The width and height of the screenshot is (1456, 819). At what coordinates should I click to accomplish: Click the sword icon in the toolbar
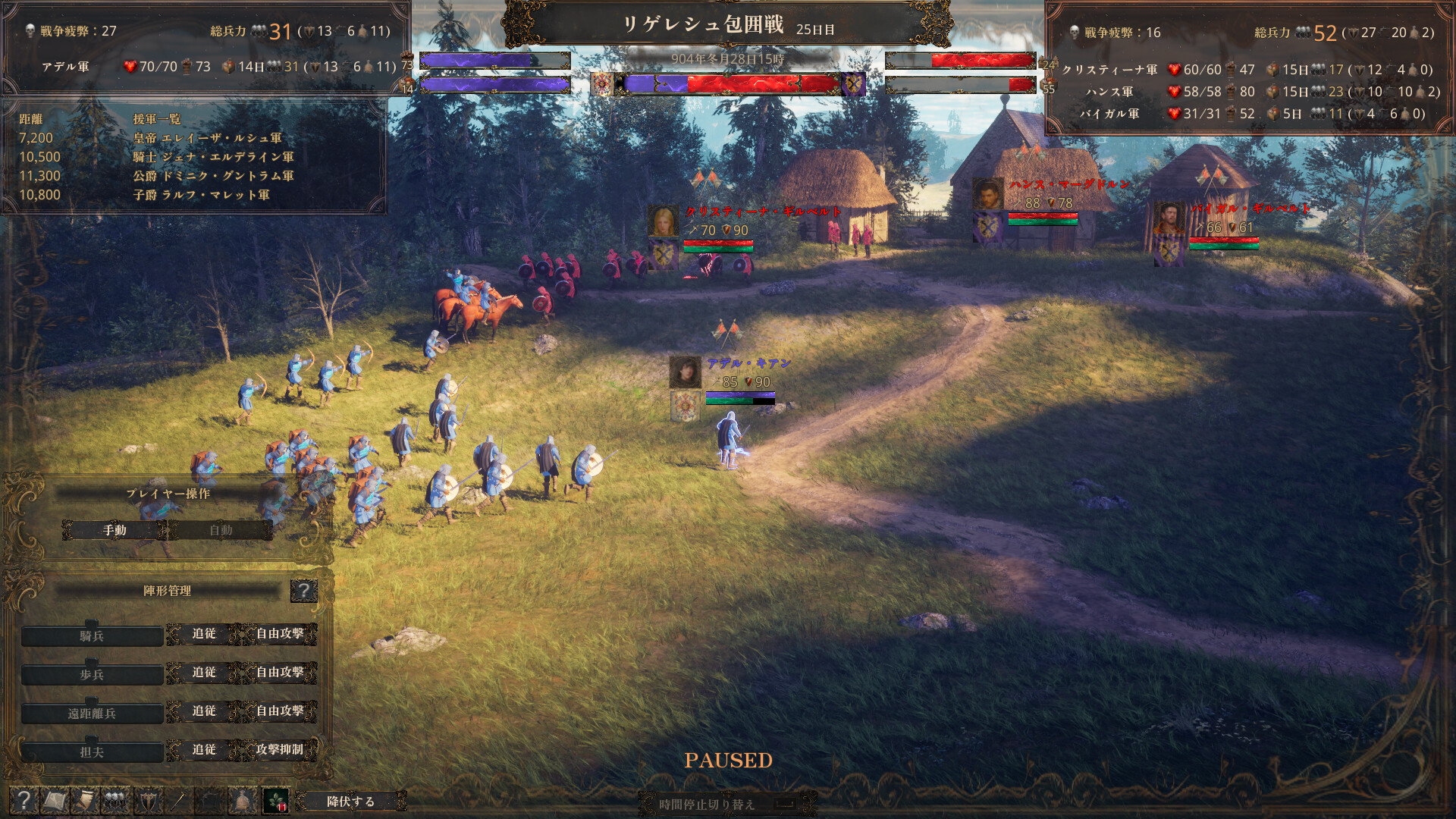[178, 800]
